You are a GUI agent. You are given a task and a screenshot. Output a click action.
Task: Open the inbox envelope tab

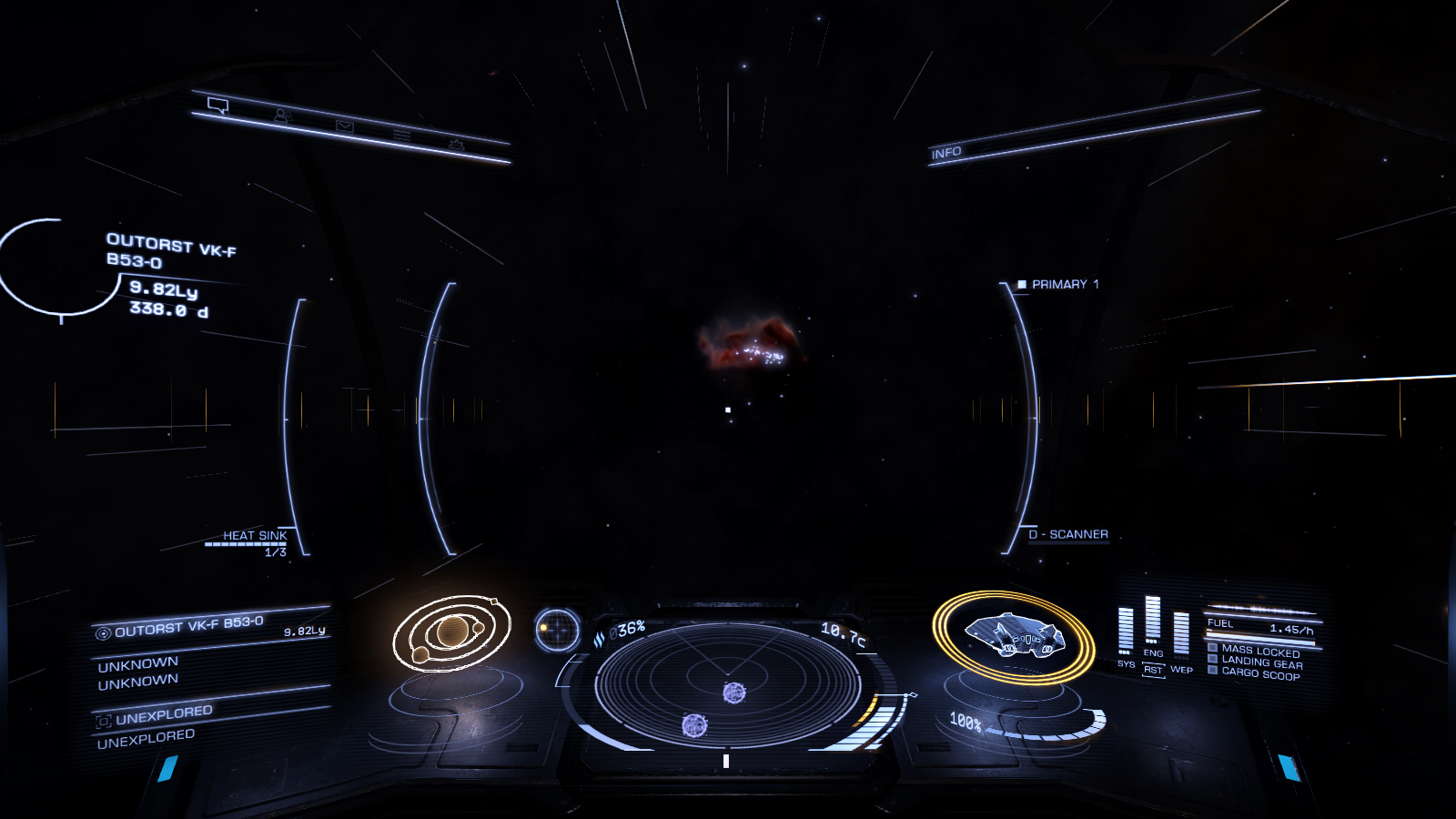(x=345, y=126)
